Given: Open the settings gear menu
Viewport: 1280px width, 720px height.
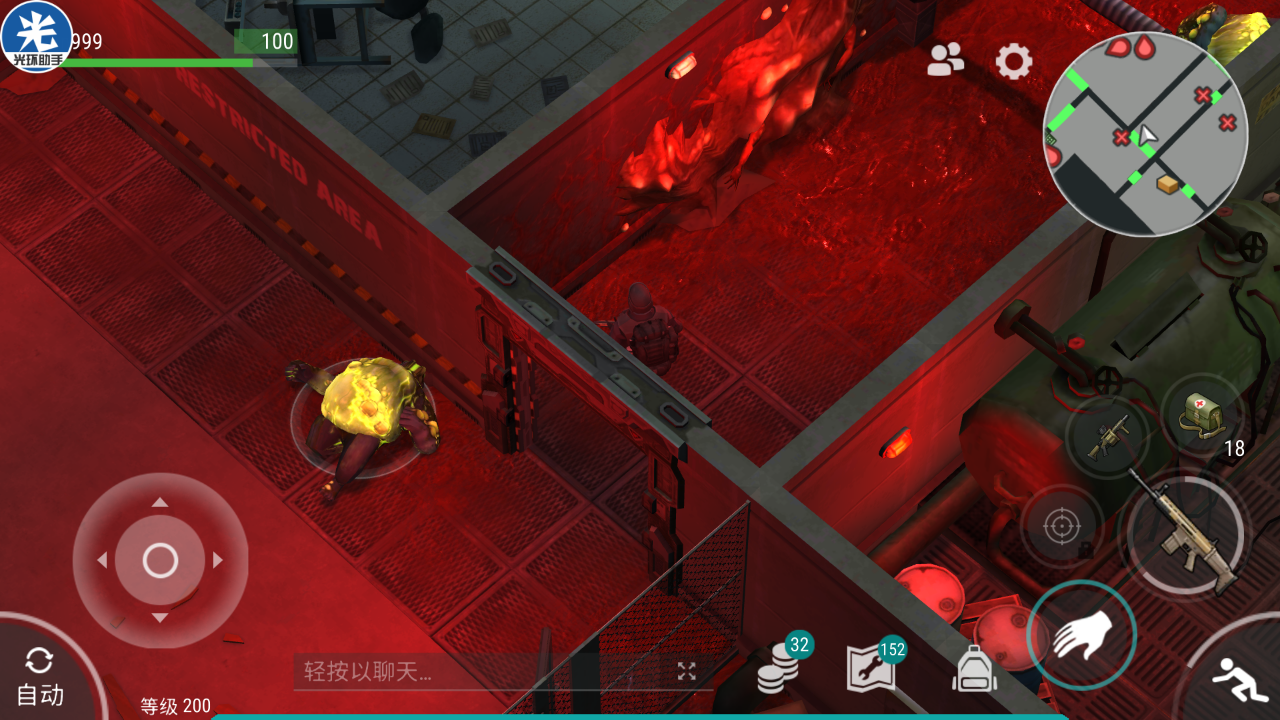Looking at the screenshot, I should tap(1014, 62).
